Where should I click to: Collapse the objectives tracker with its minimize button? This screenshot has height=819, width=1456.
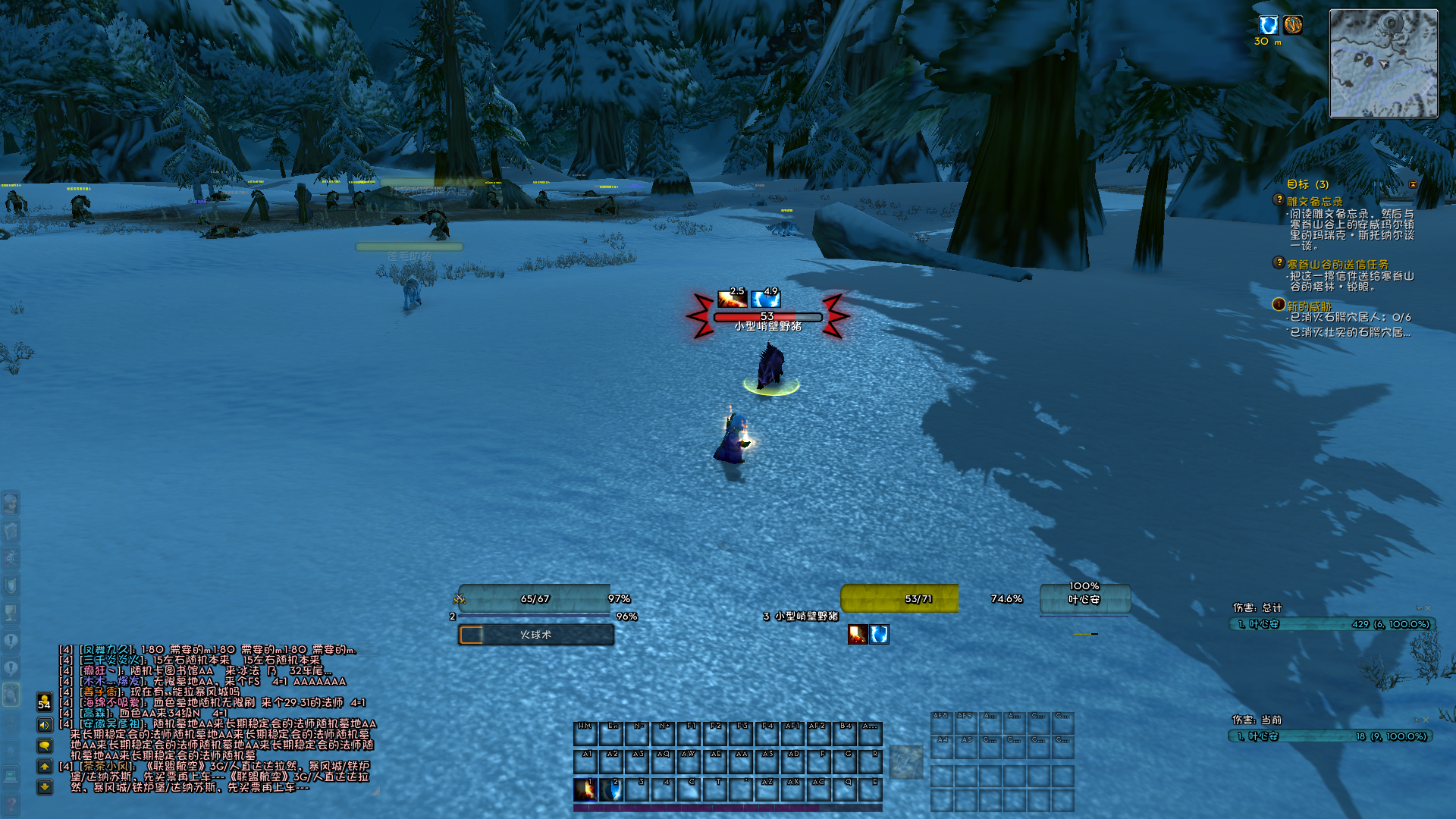(x=1413, y=184)
